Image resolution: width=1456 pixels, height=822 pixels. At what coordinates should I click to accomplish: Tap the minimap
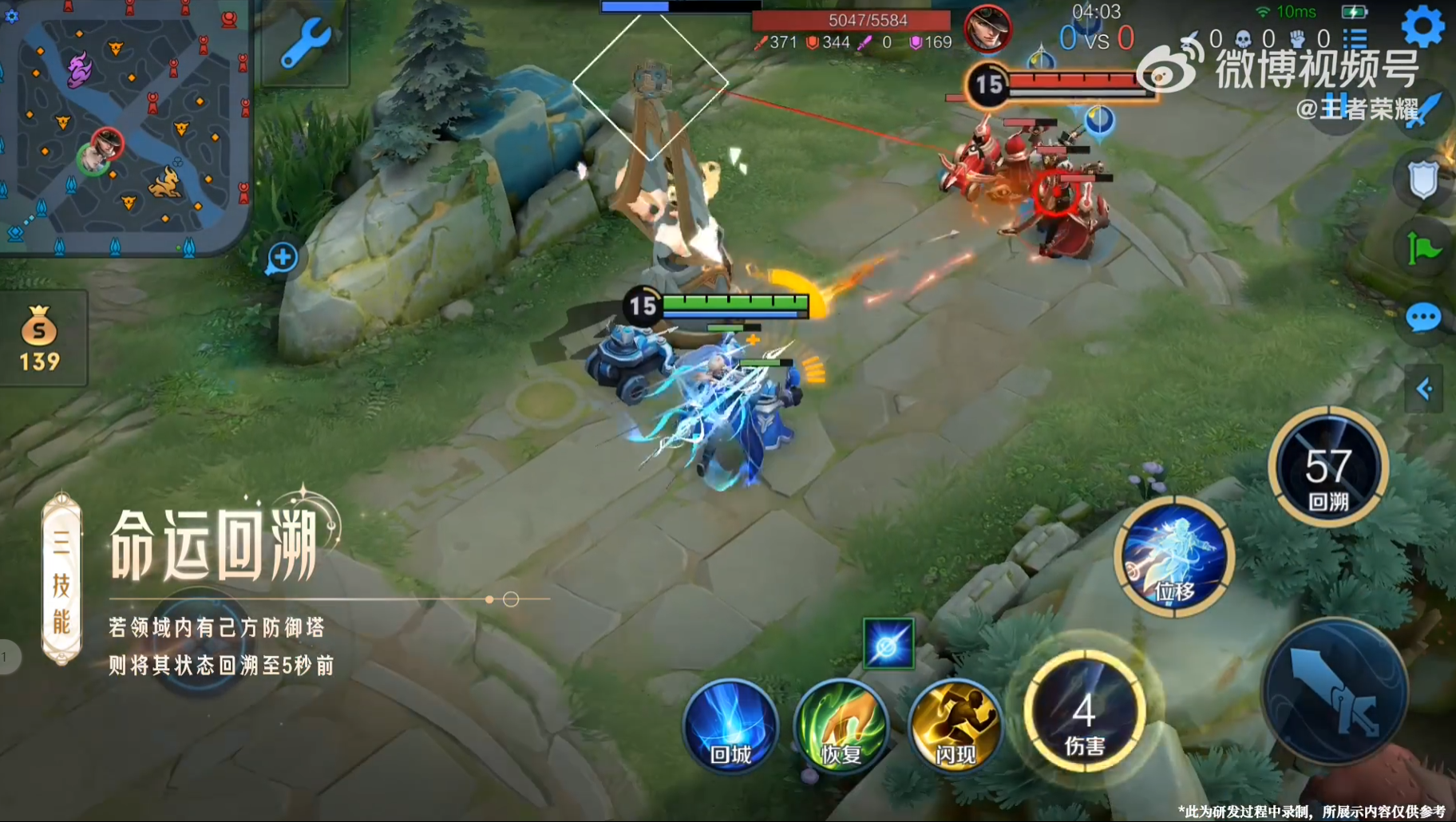(x=126, y=128)
